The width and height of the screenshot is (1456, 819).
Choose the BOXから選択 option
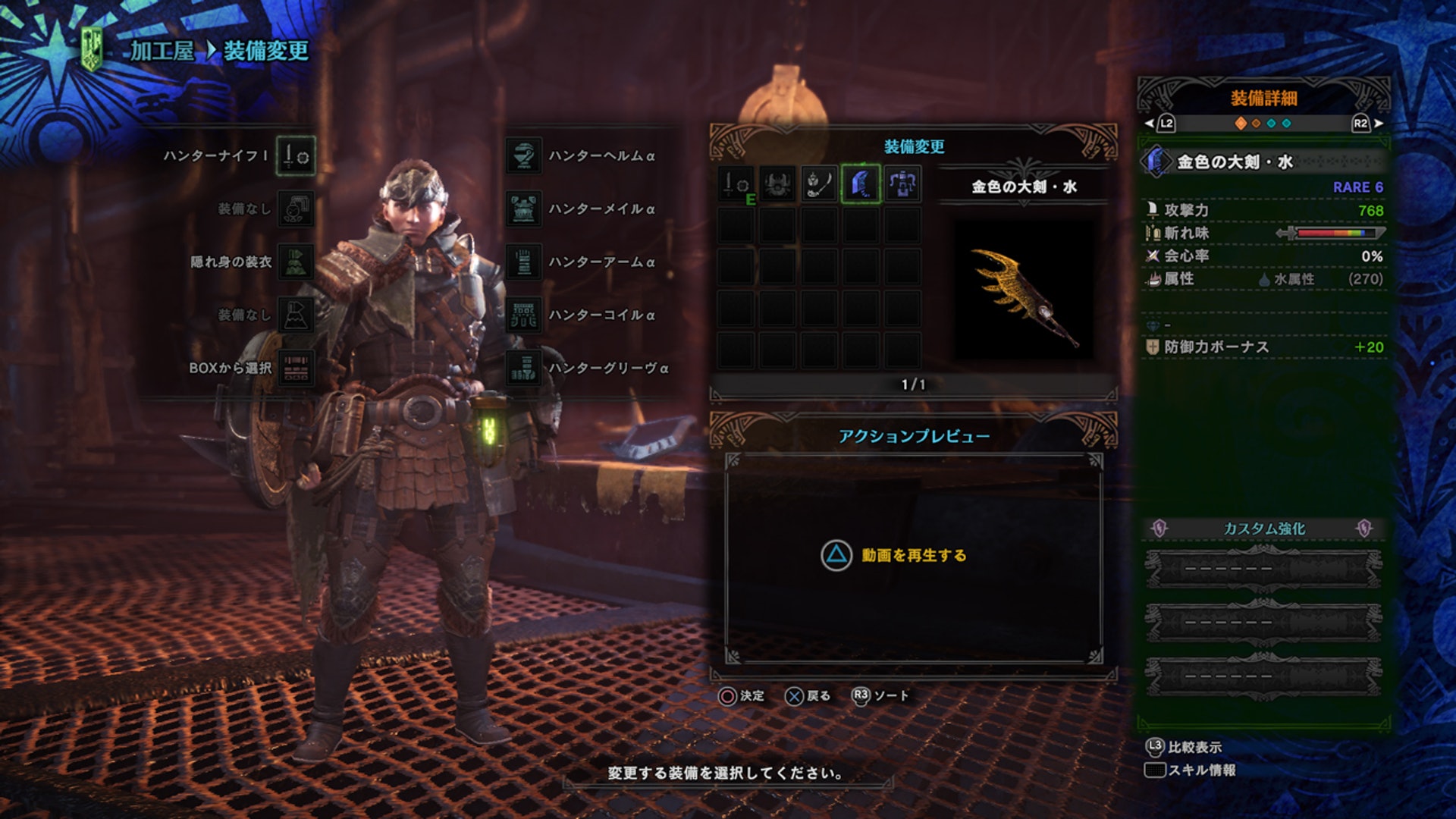click(295, 368)
